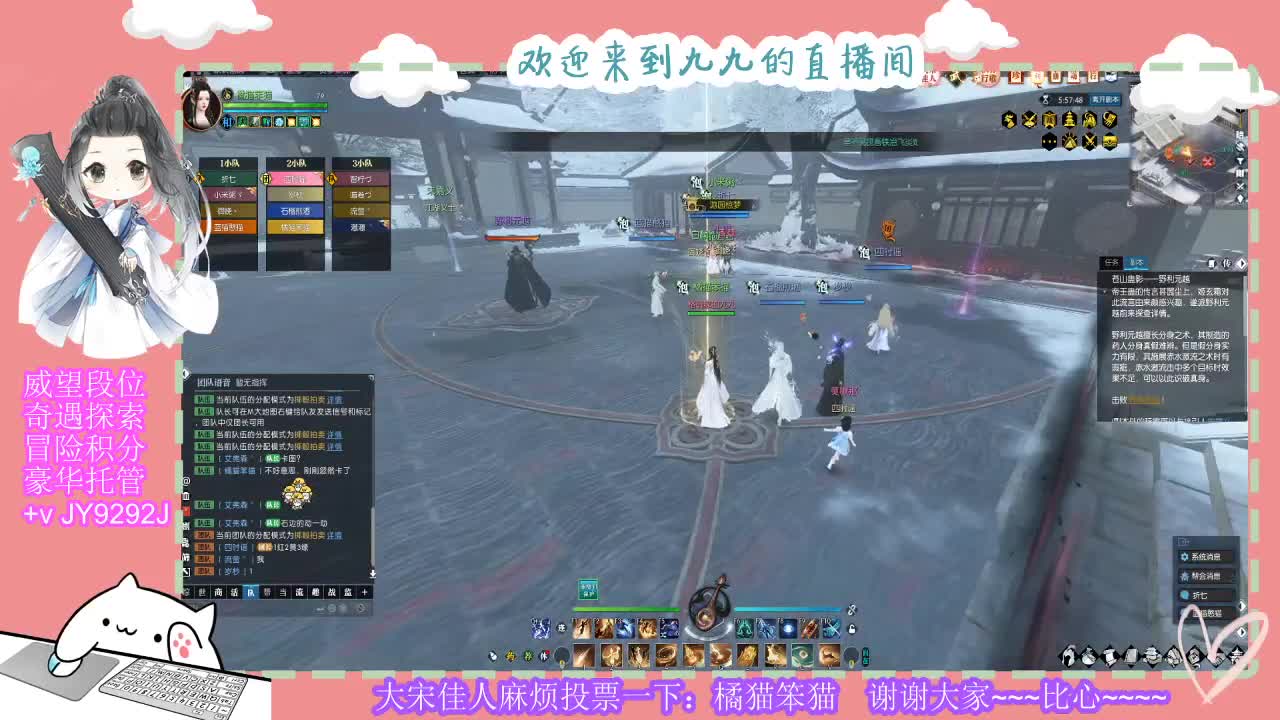The image size is (1280, 720).
Task: Expand the right-edge chevron near the chat shortcuts
Action: pos(1243,606)
